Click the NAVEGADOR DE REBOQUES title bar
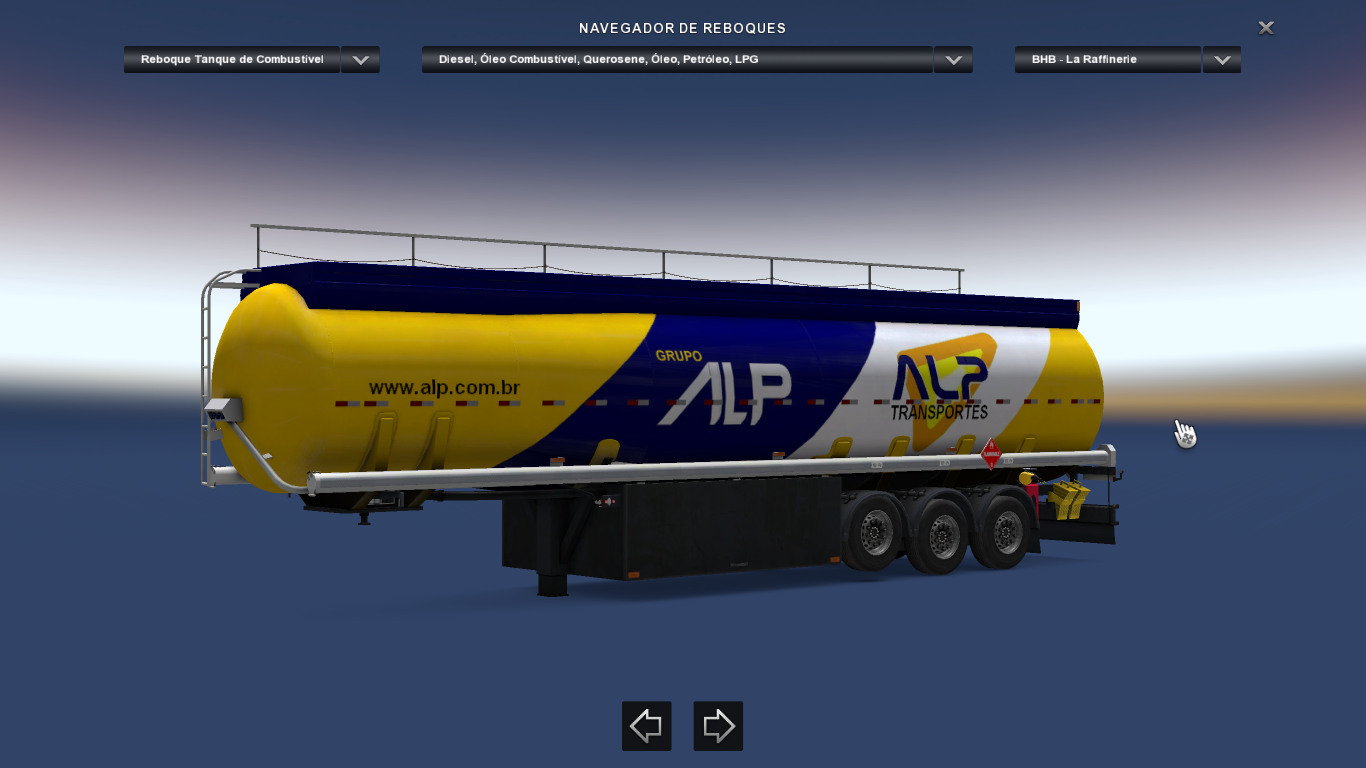 click(x=683, y=28)
